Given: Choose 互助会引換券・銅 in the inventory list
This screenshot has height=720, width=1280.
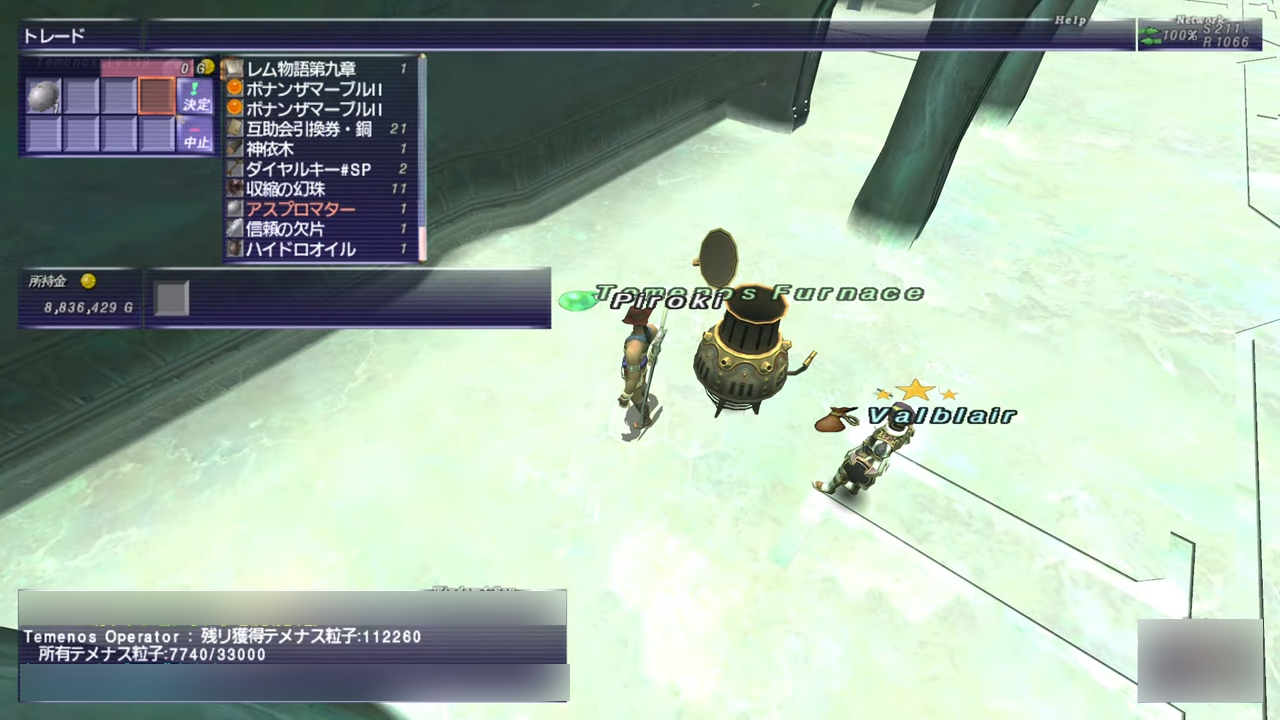Looking at the screenshot, I should pyautogui.click(x=308, y=129).
